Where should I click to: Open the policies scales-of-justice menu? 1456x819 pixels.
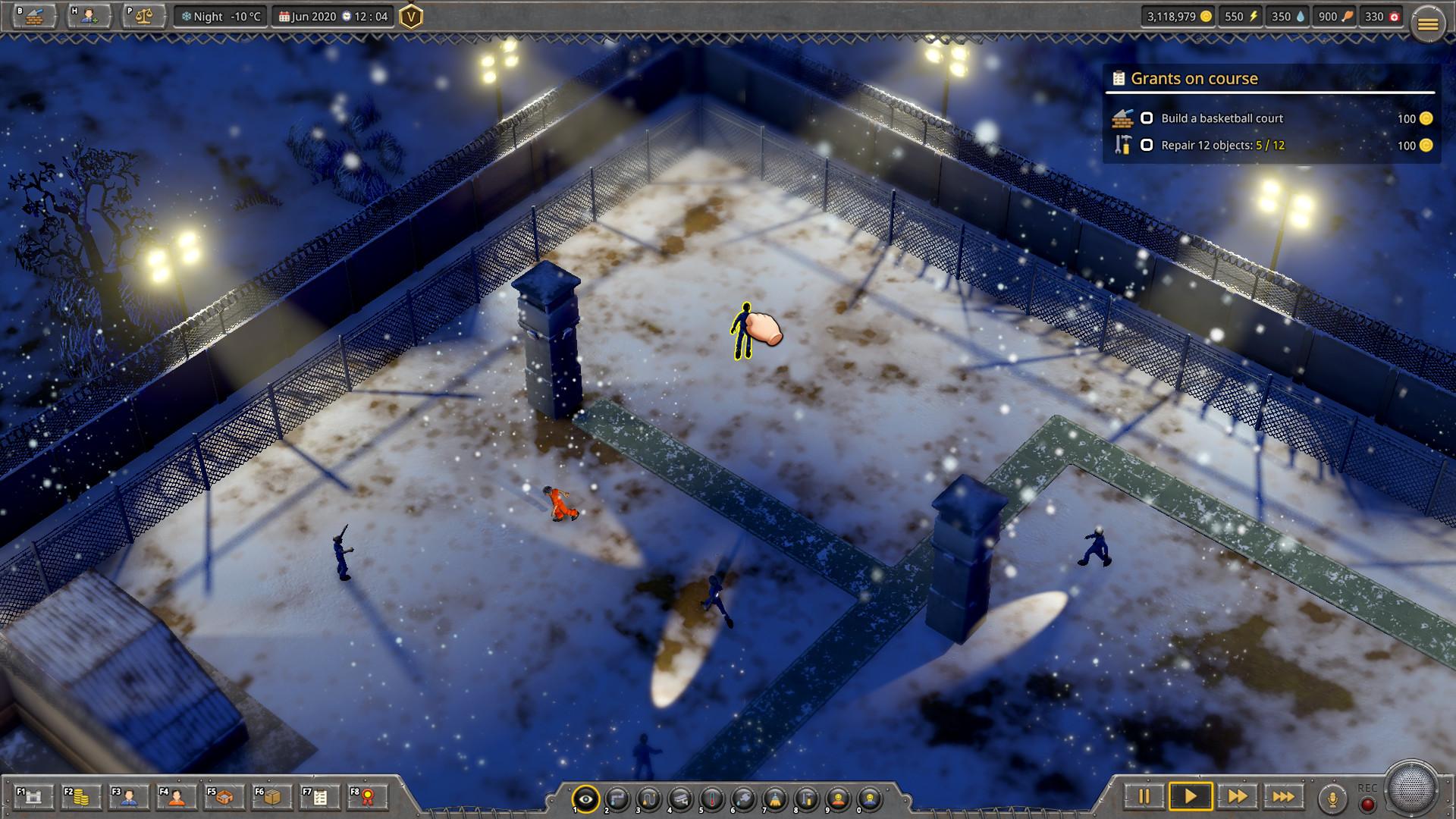click(144, 16)
